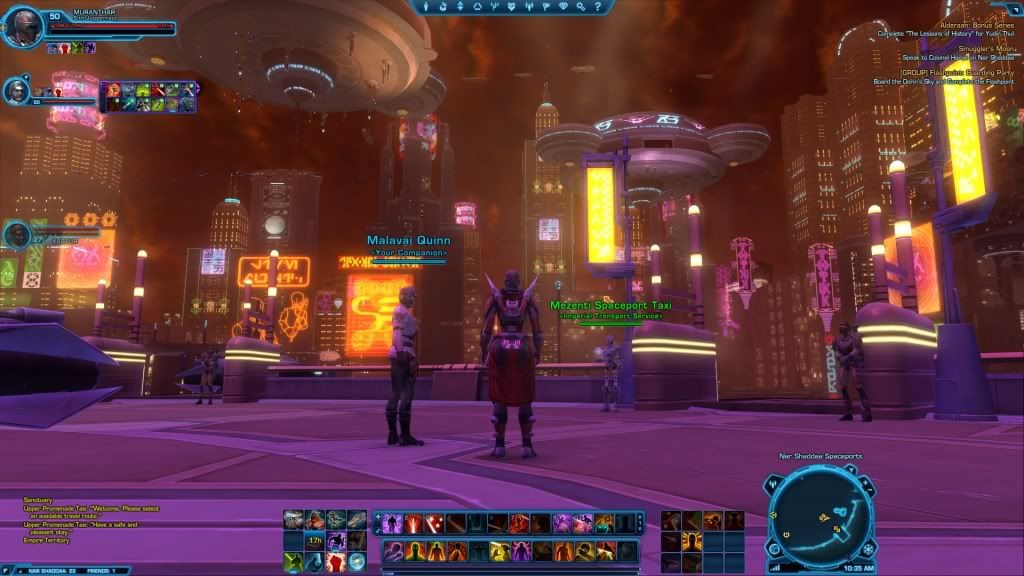Click the Muranthar player portrait
1024x576 pixels.
[22, 26]
